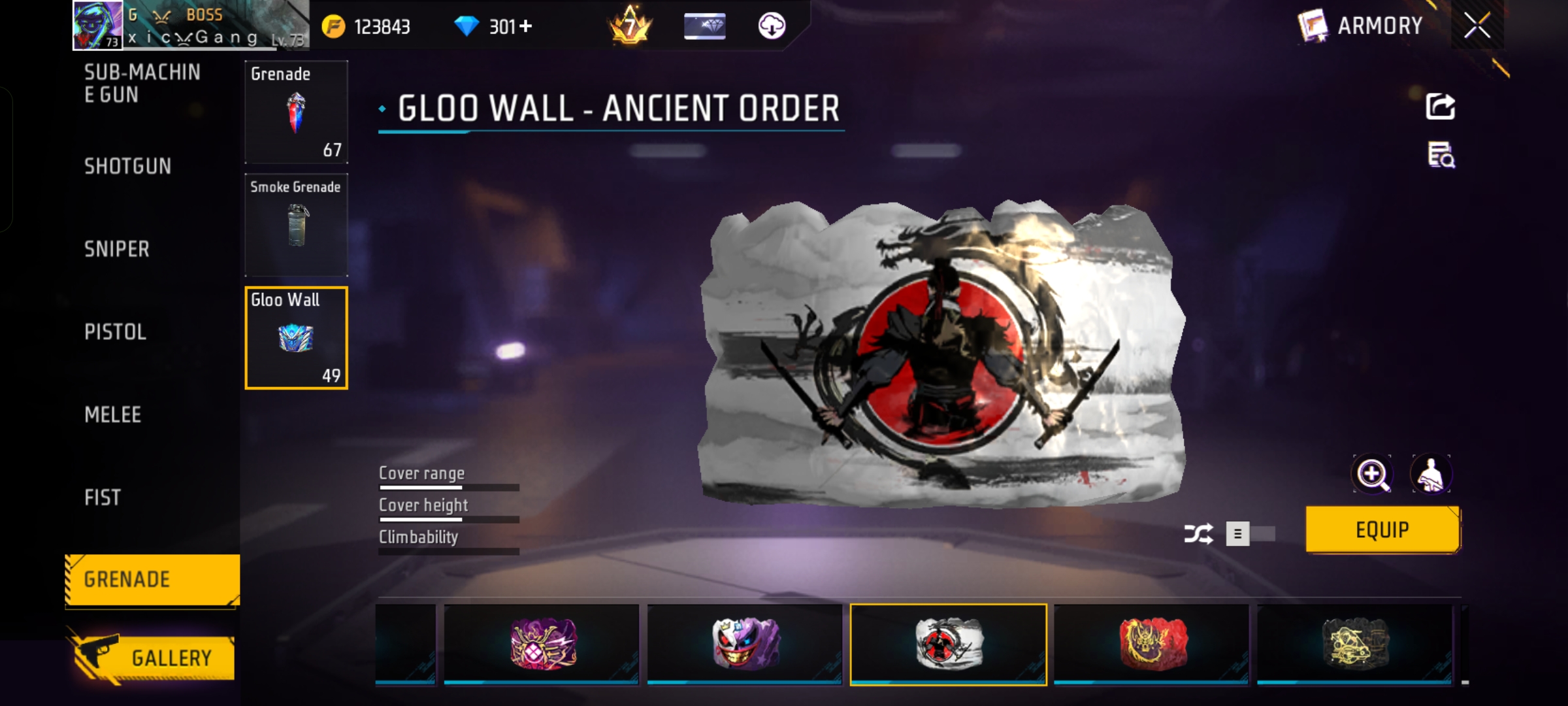Choose the red dragon gloo wall thumbnail
Image resolution: width=1568 pixels, height=706 pixels.
point(1151,644)
